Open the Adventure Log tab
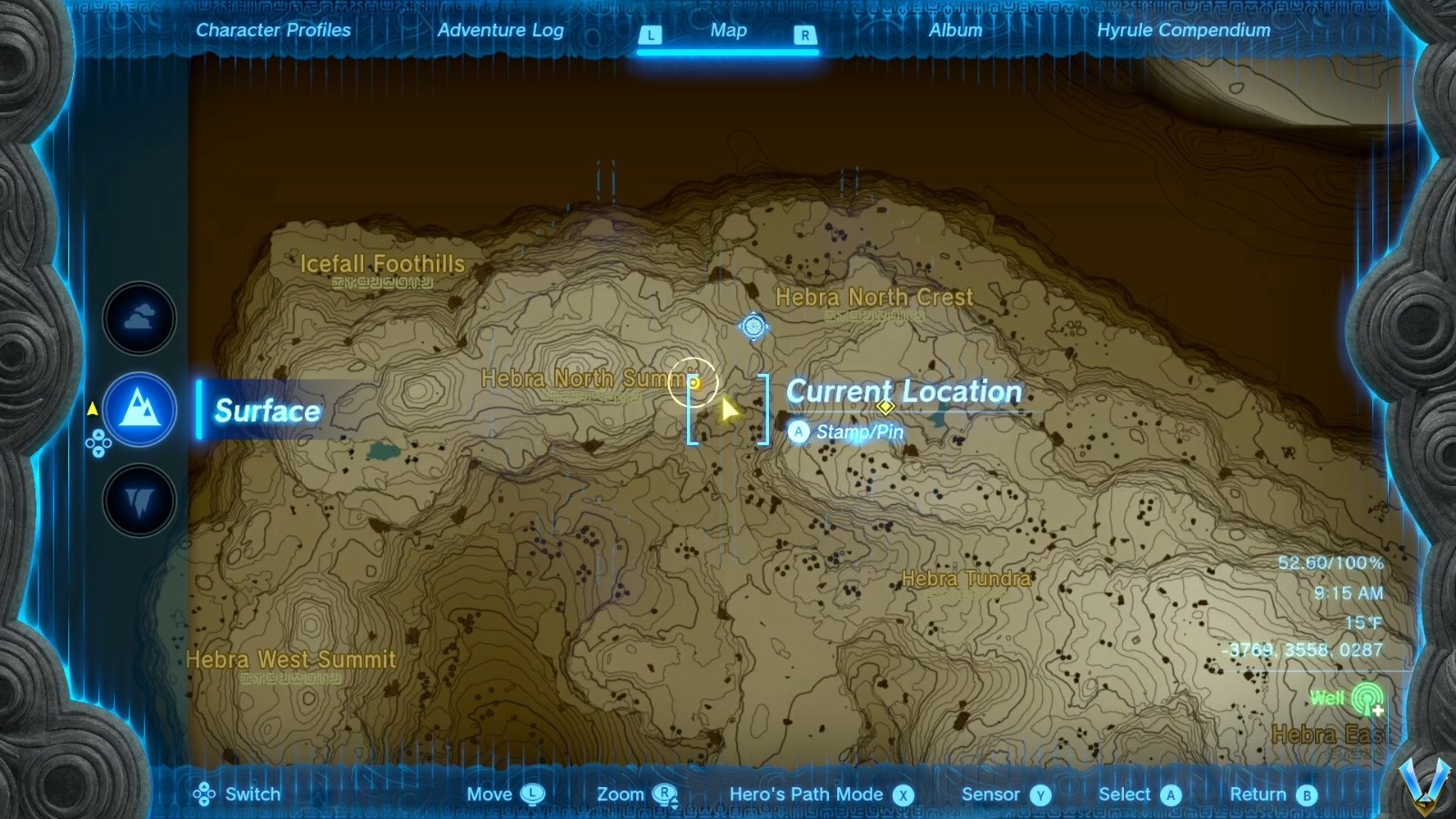The width and height of the screenshot is (1456, 819). tap(501, 30)
